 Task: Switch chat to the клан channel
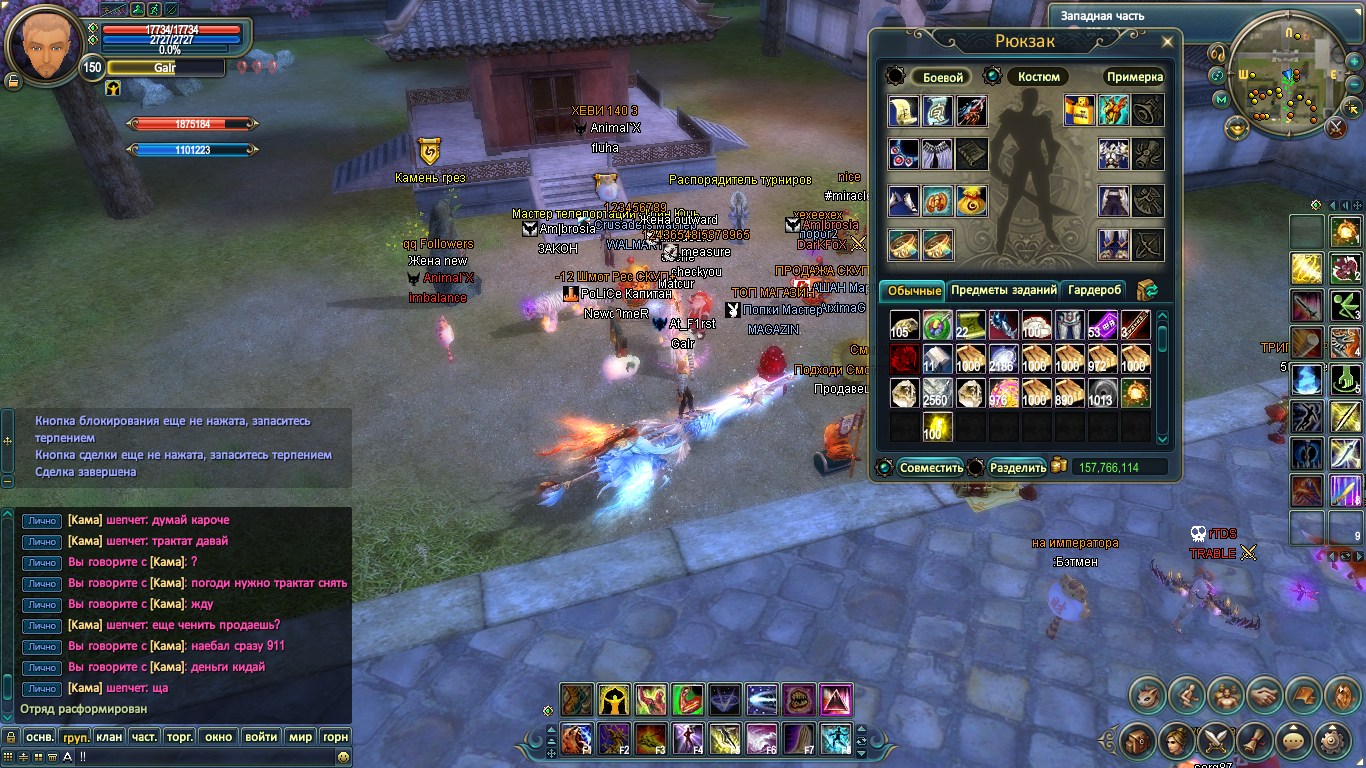(110, 737)
